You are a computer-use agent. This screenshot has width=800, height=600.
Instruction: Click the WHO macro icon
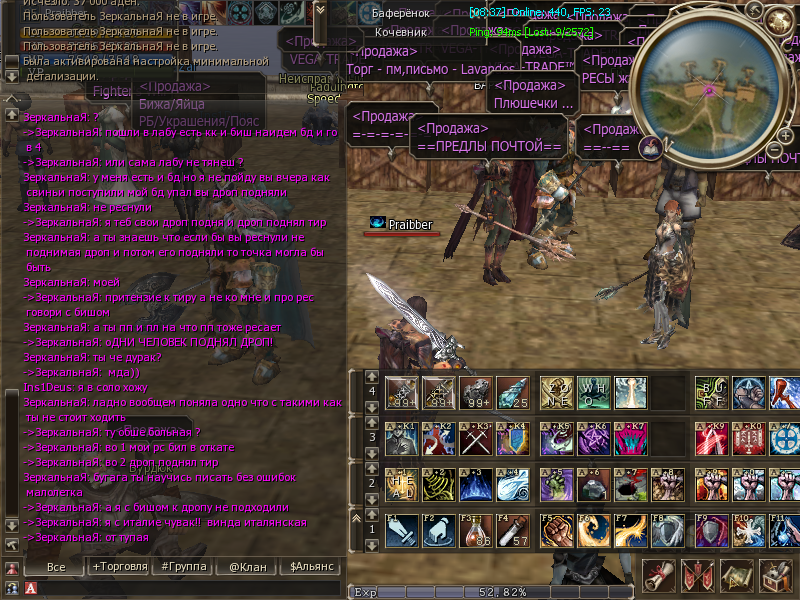coord(594,391)
